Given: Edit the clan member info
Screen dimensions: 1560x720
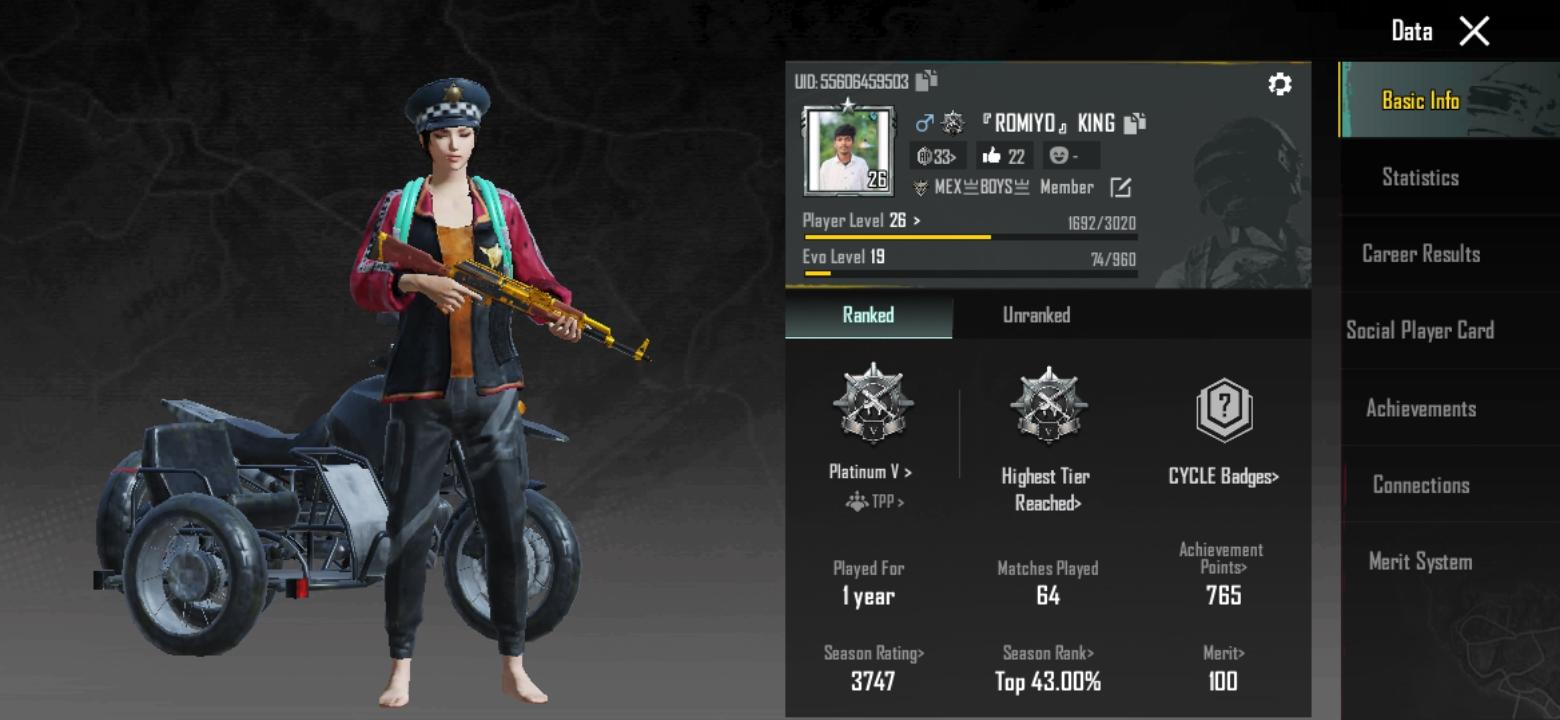Looking at the screenshot, I should click(1121, 187).
